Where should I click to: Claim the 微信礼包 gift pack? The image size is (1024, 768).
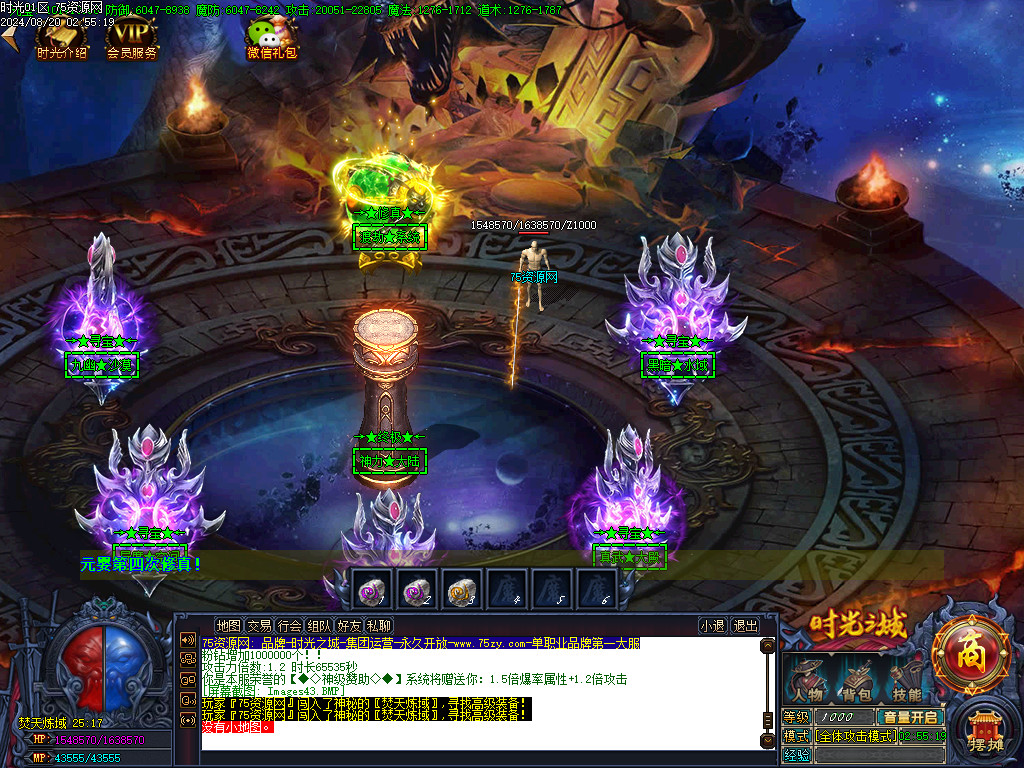pyautogui.click(x=272, y=38)
